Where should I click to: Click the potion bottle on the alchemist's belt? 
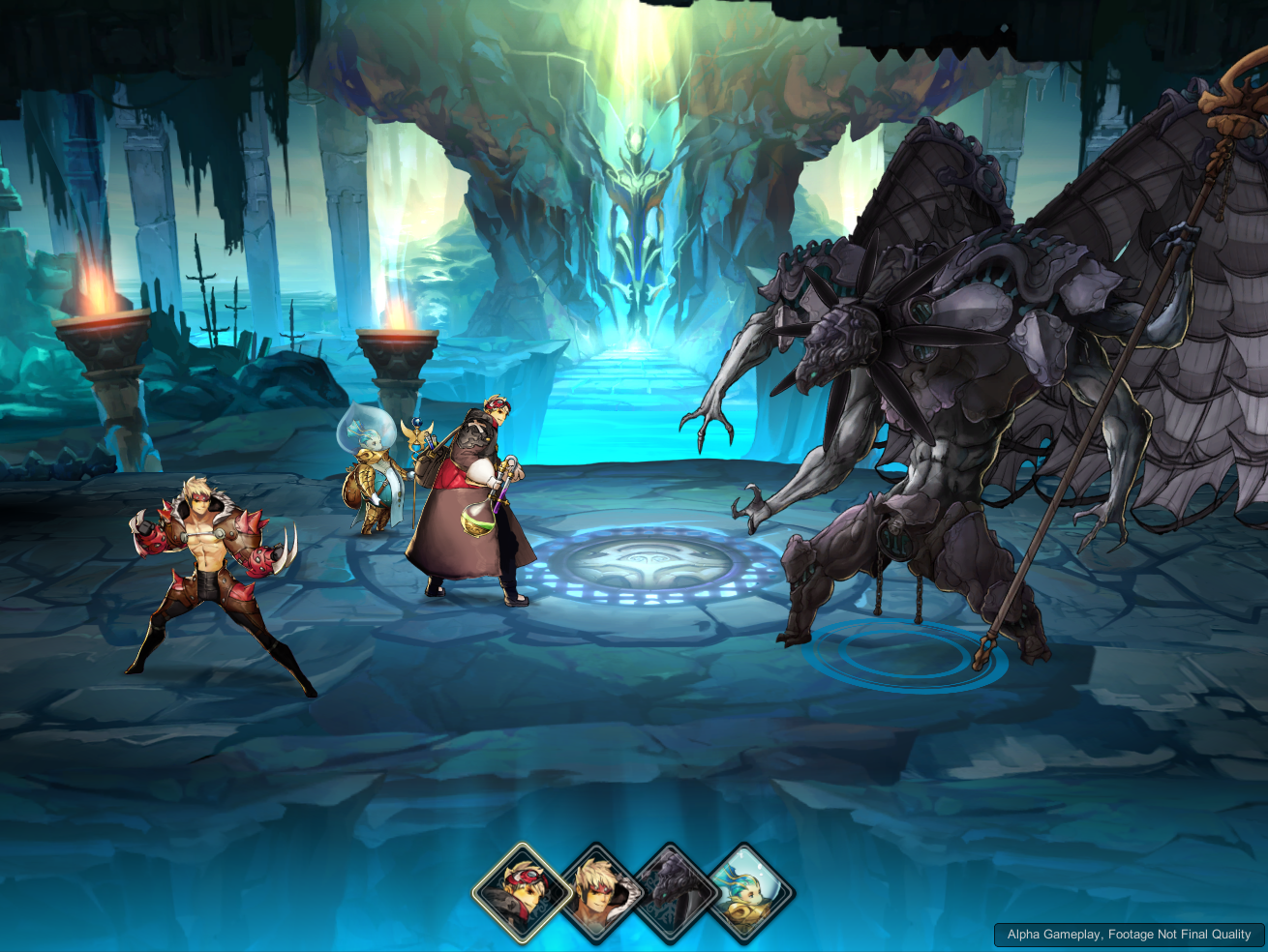pos(476,522)
